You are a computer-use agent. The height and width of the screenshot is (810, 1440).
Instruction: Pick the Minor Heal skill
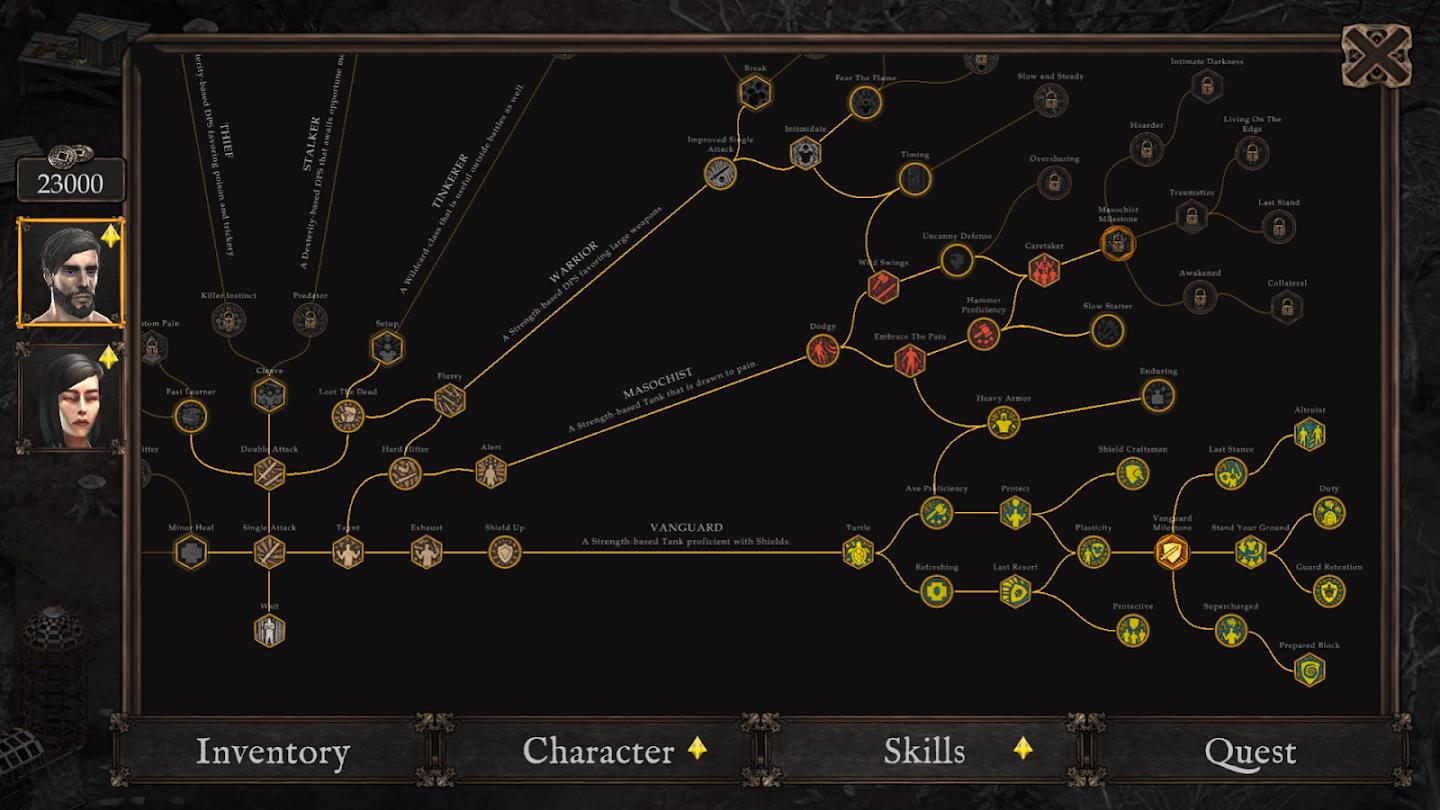(190, 552)
